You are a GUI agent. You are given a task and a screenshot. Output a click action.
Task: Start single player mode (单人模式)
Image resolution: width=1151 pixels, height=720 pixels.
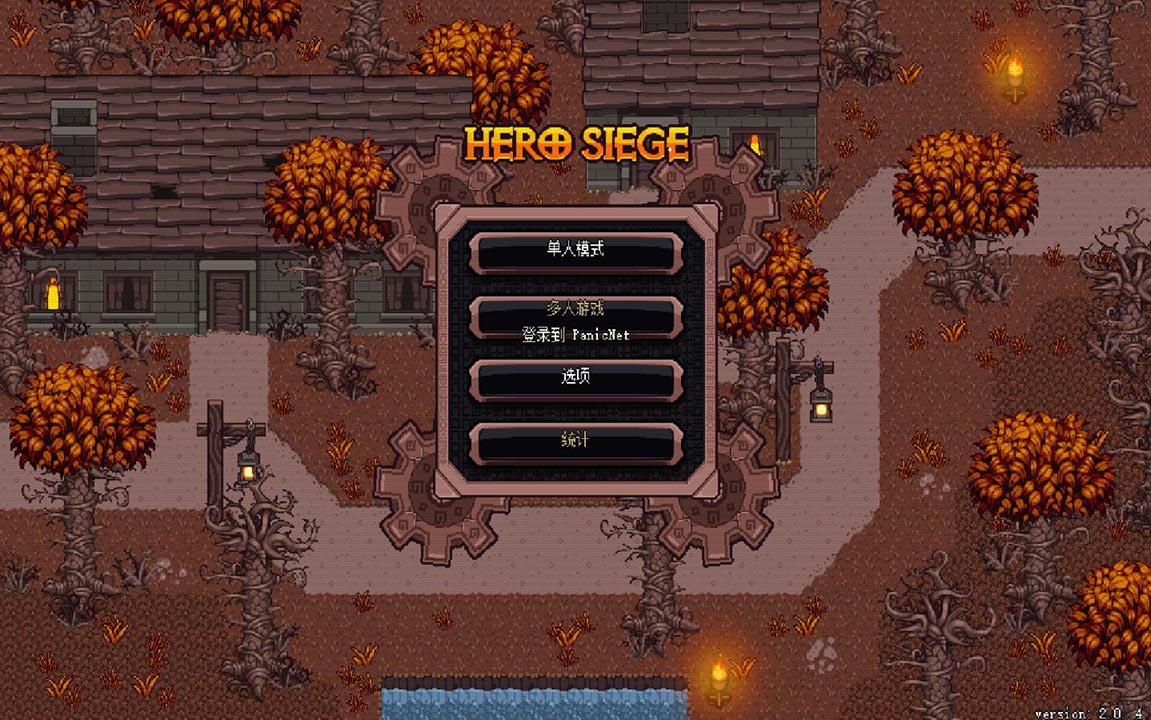click(576, 252)
